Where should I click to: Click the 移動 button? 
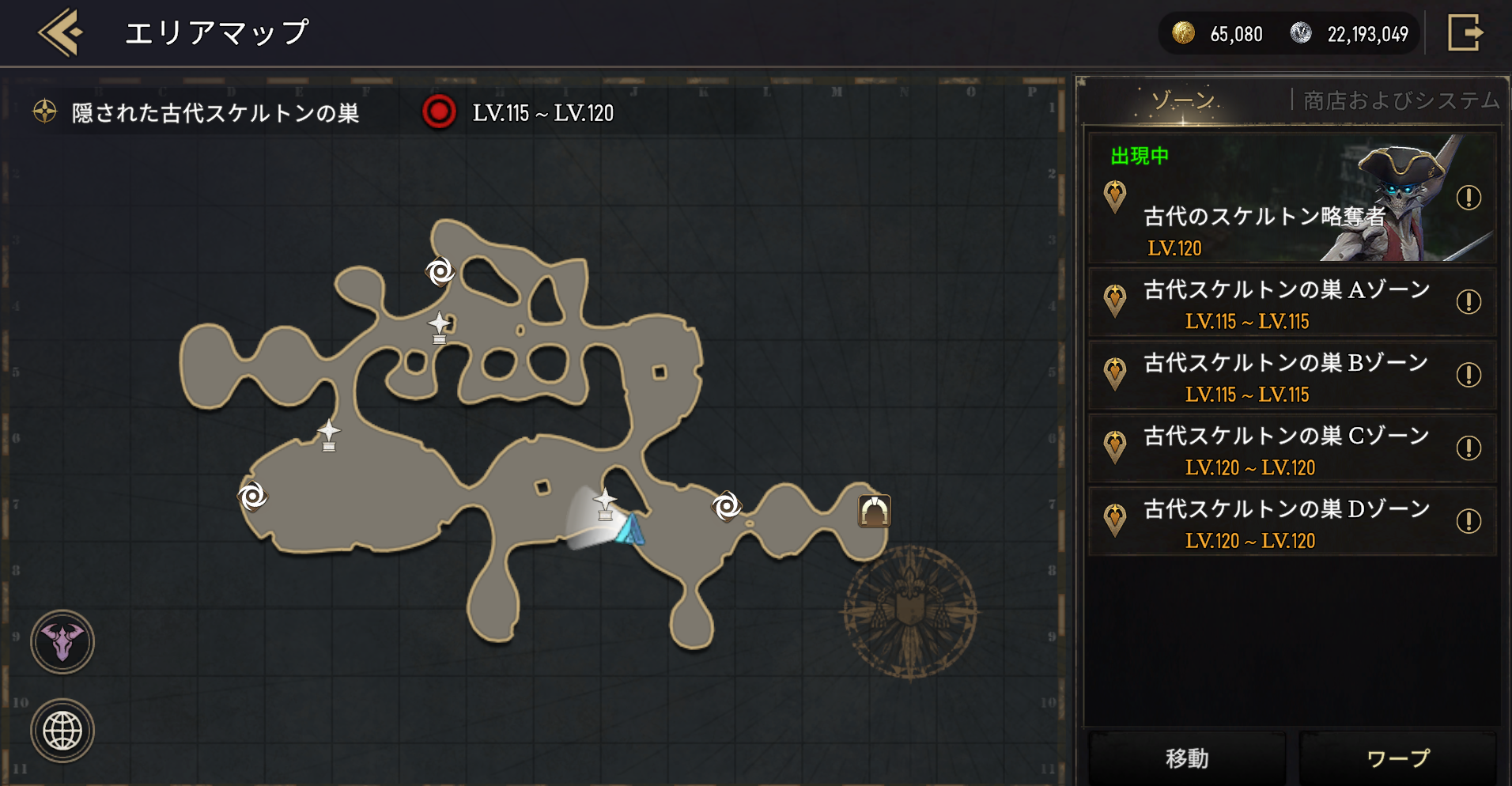click(x=1187, y=758)
